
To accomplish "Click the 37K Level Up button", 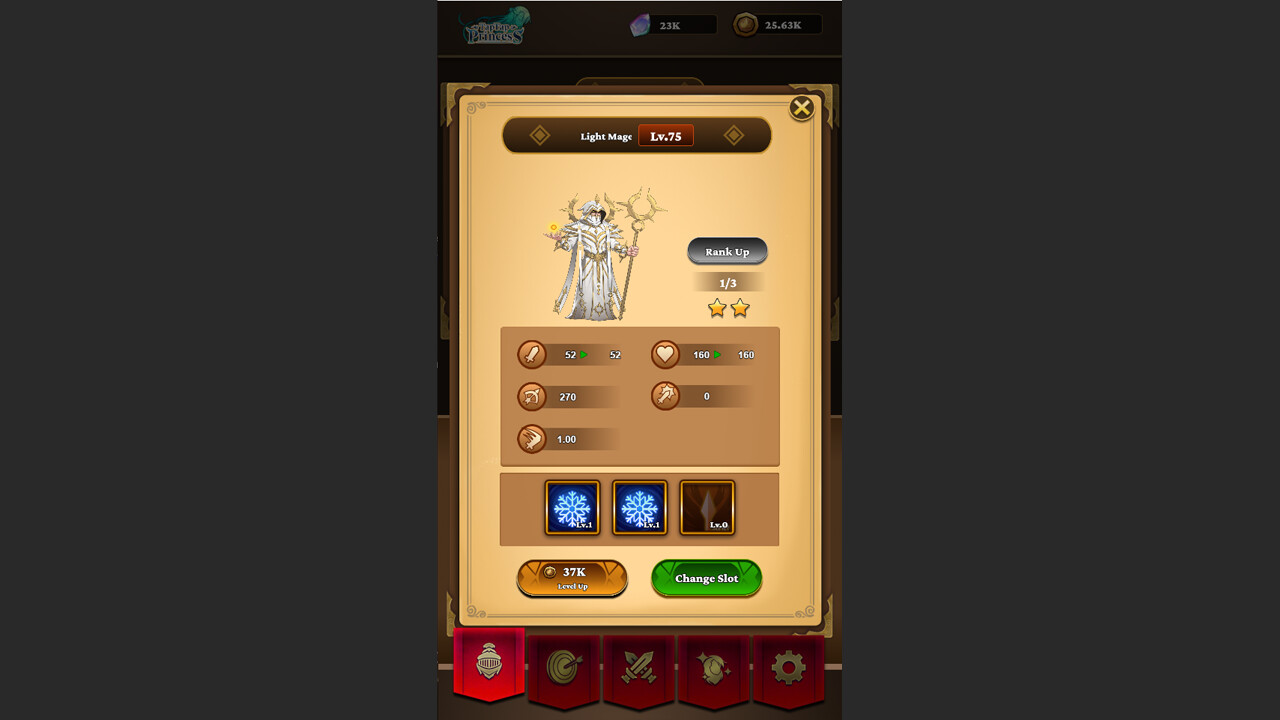I will [x=573, y=578].
